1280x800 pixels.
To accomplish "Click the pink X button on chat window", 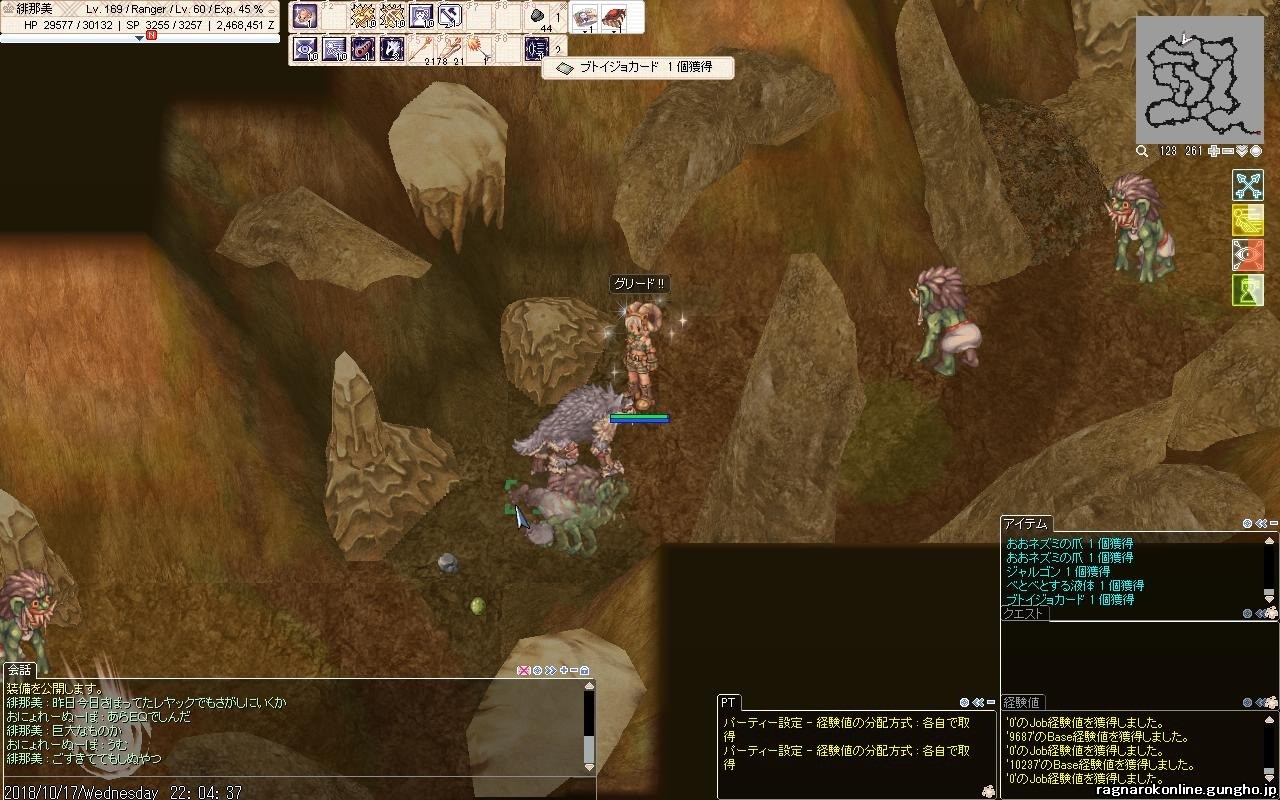I will pyautogui.click(x=523, y=670).
